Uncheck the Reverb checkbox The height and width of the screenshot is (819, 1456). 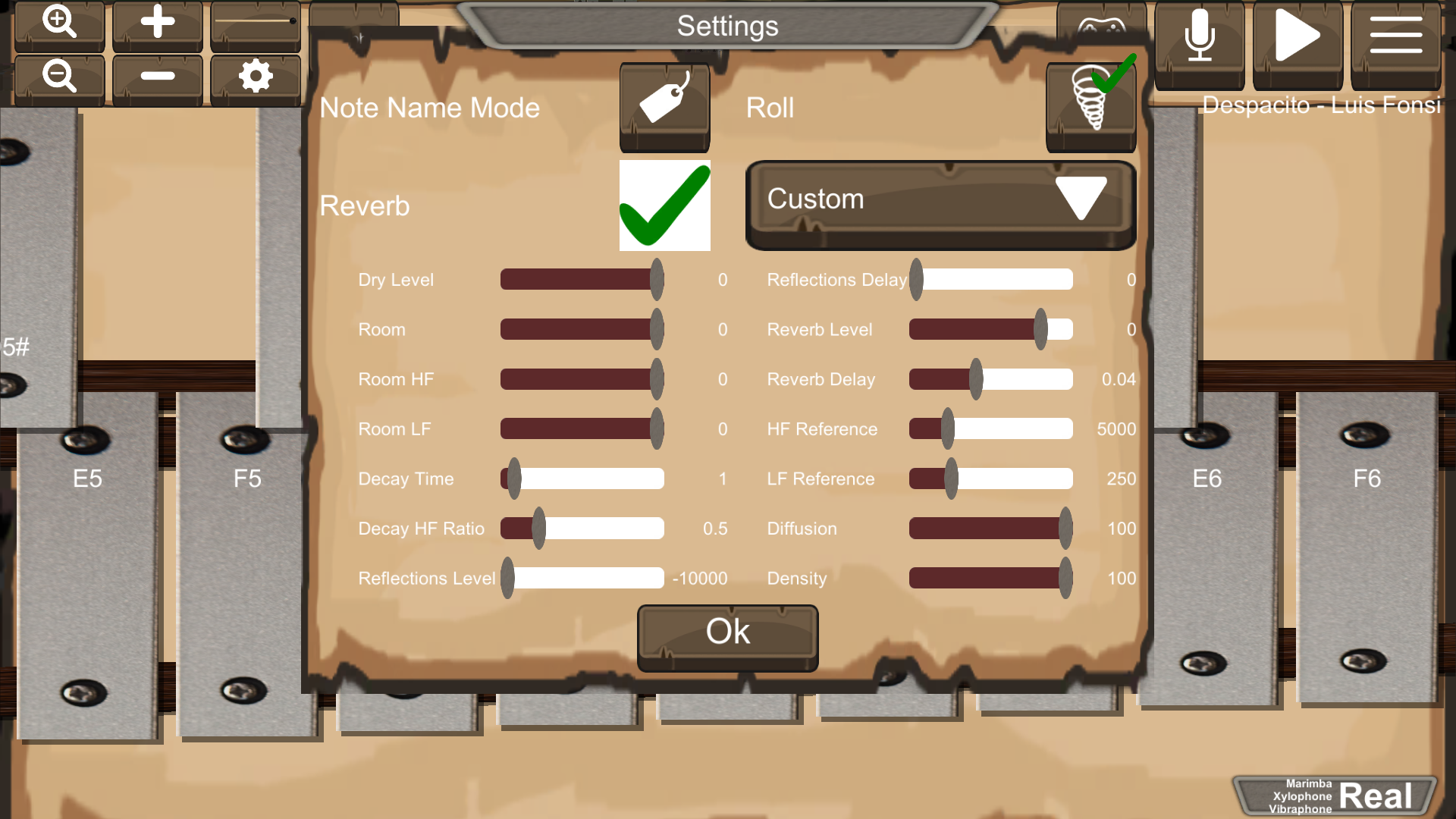pyautogui.click(x=664, y=206)
